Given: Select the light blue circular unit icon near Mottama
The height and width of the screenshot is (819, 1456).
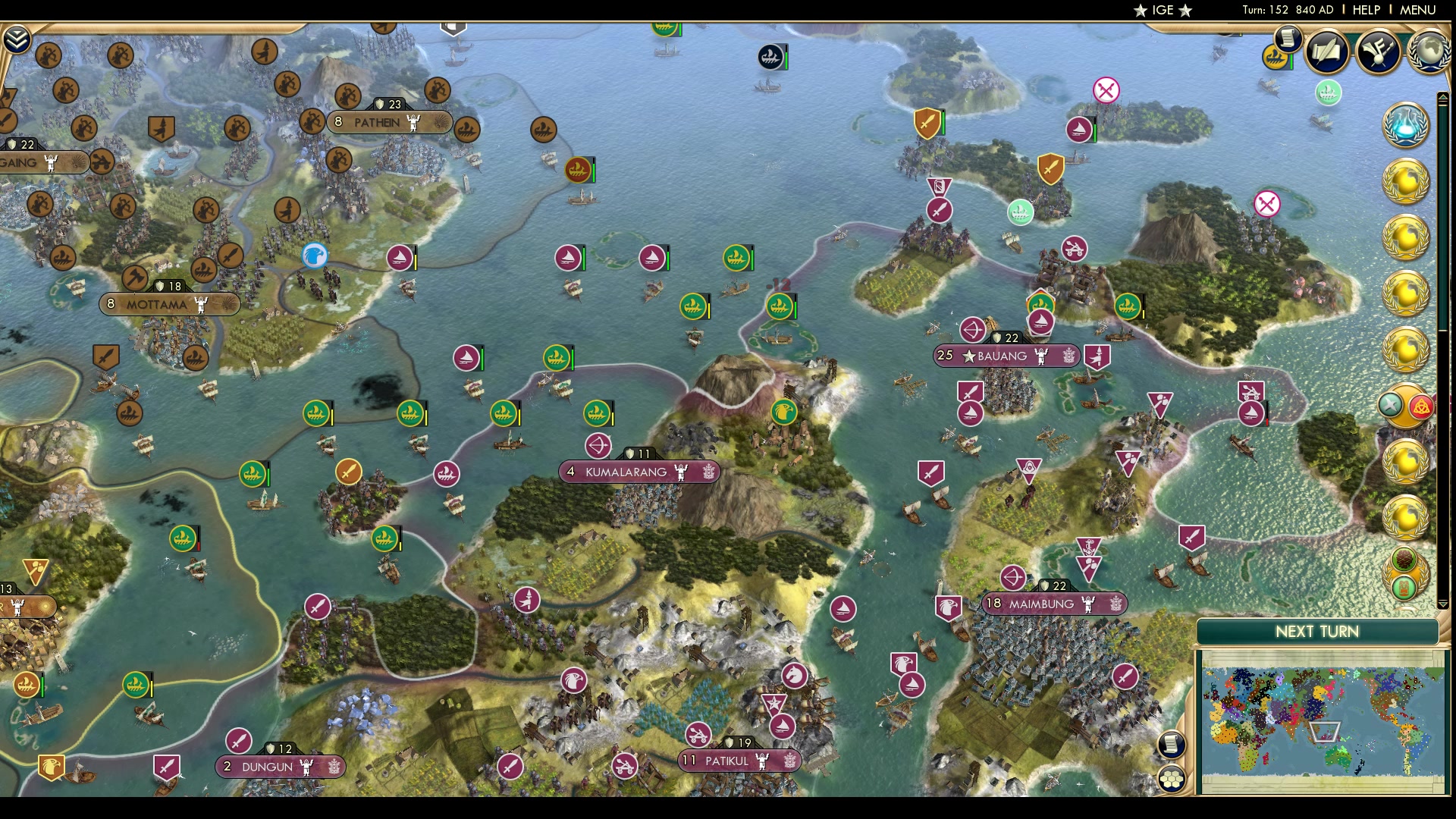Looking at the screenshot, I should click(316, 256).
